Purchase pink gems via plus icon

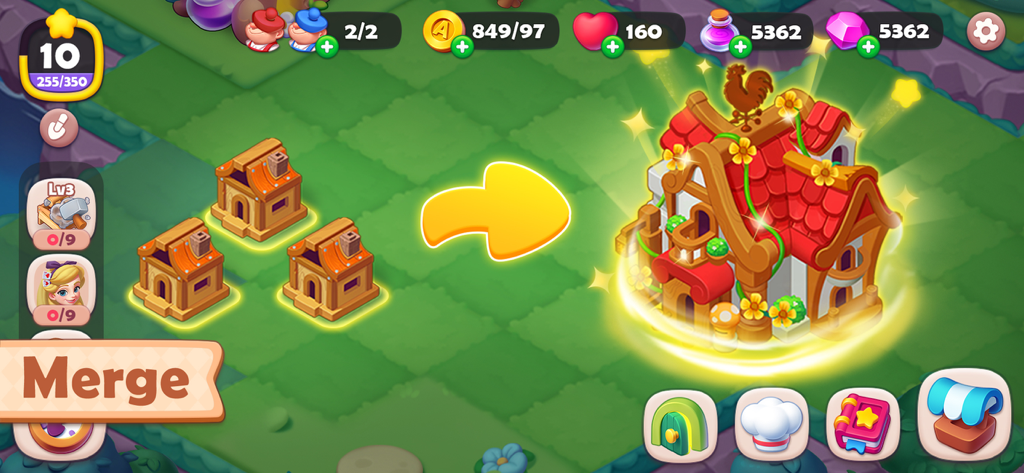tap(867, 46)
